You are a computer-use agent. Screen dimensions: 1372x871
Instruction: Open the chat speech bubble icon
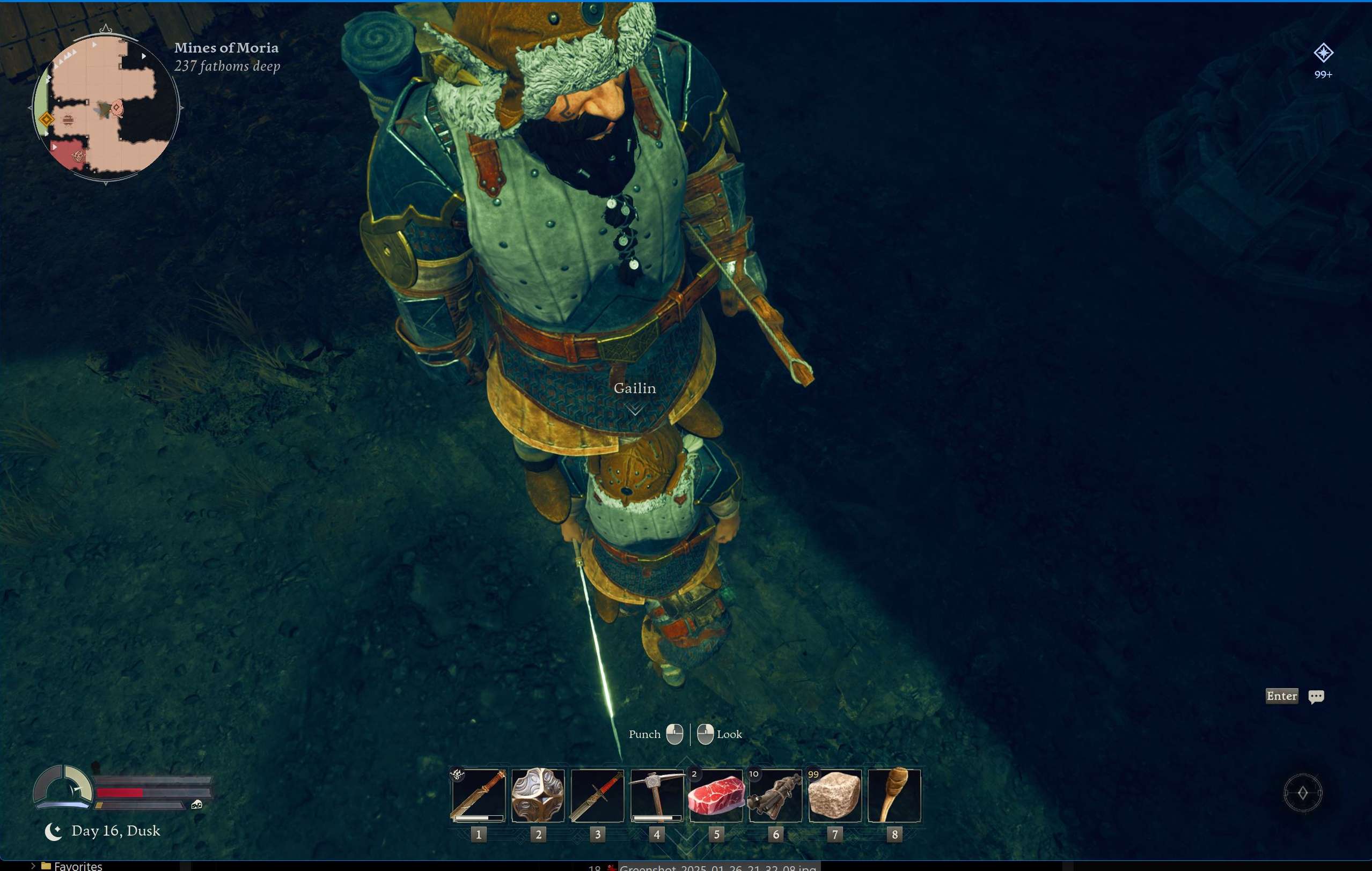tap(1316, 697)
